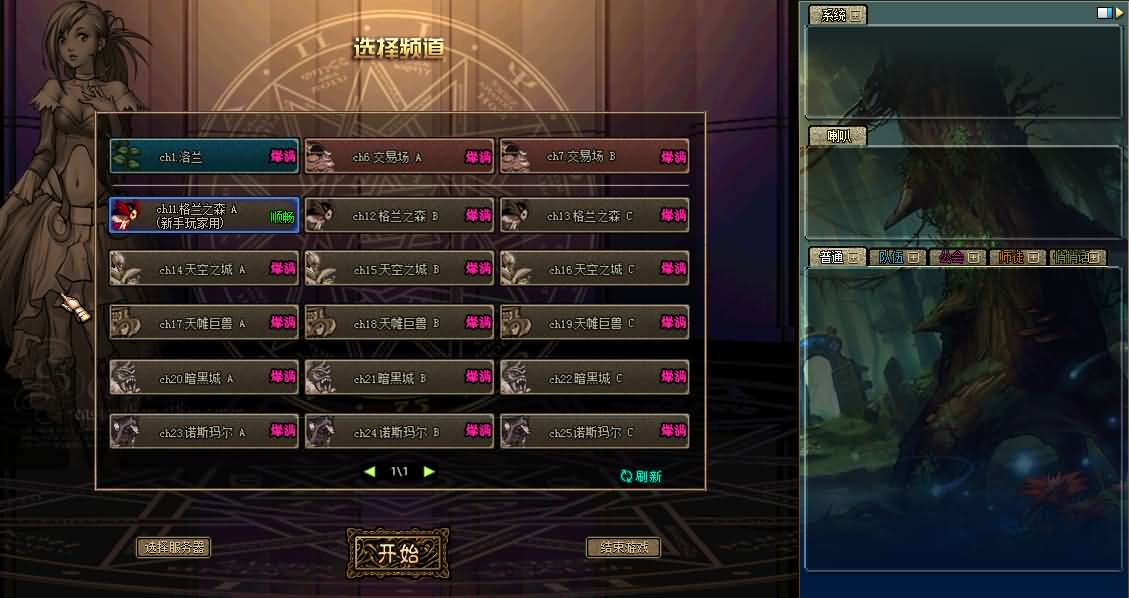Select ch11 格兰之森 A newbie channel
The height and width of the screenshot is (598, 1129).
(x=204, y=215)
